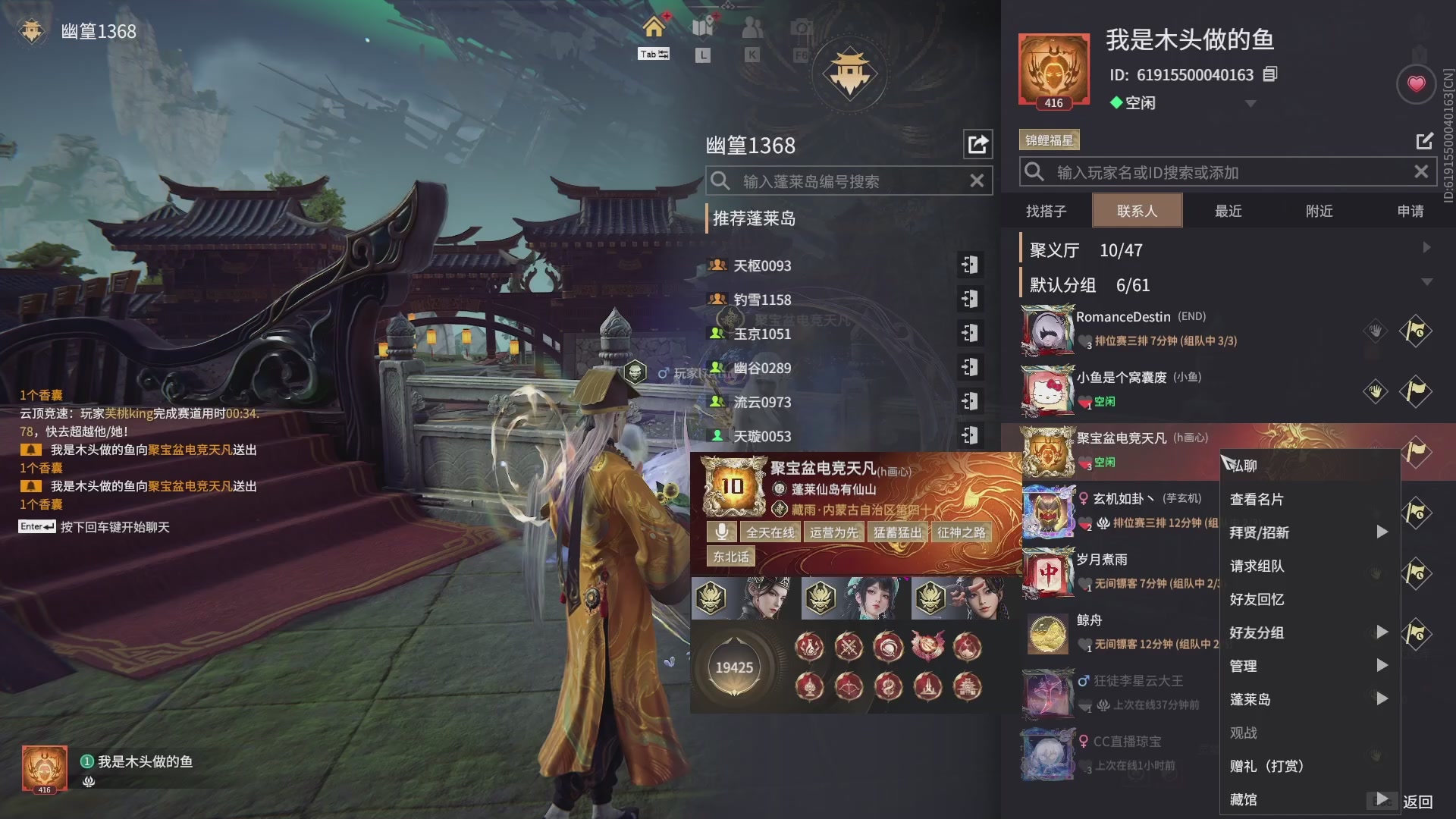Clear the search field with the X button
This screenshot has height=819, width=1456.
[1420, 171]
